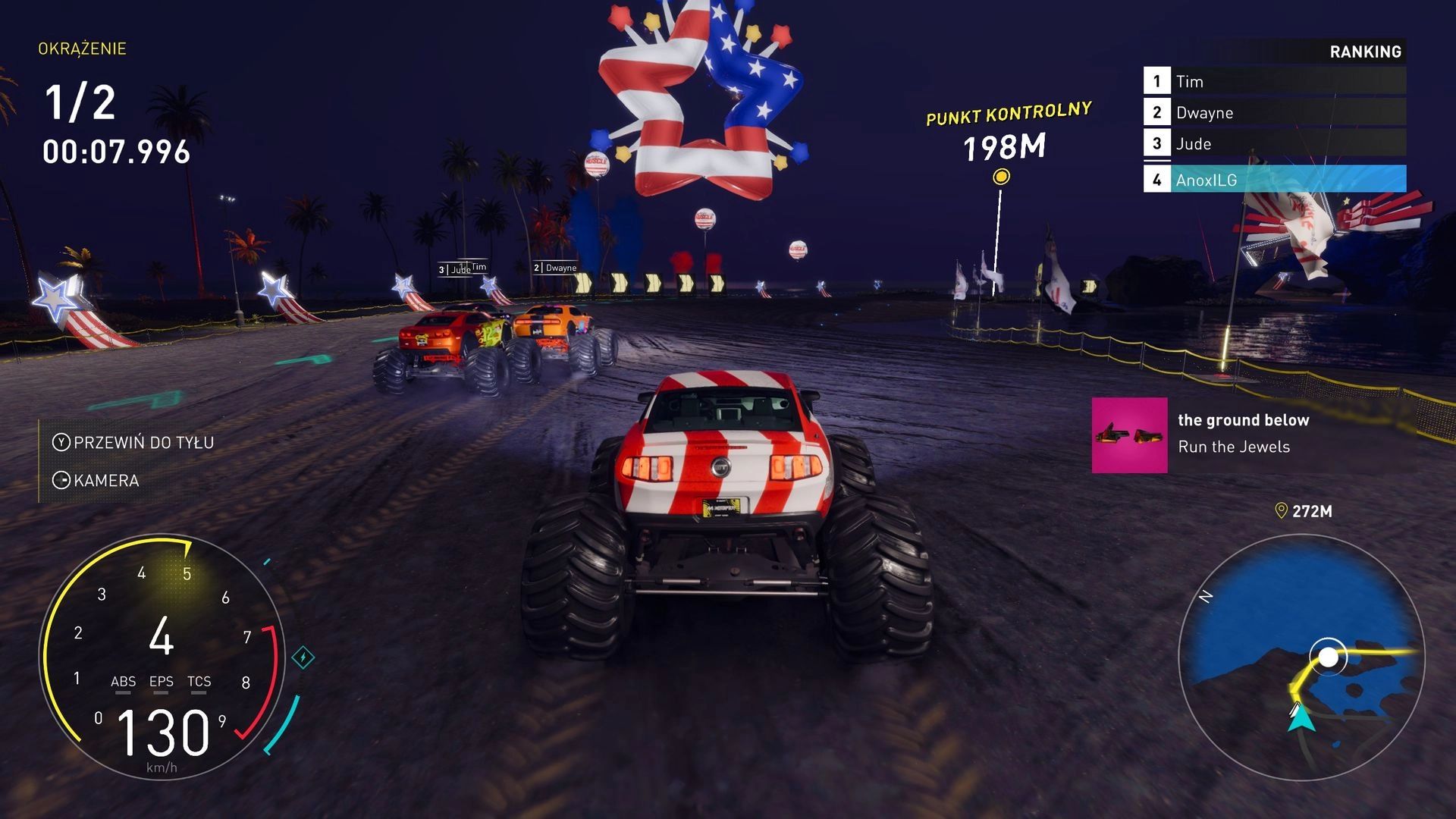1456x819 pixels.
Task: Choose Dwayne in the ranking list
Action: (x=1274, y=112)
